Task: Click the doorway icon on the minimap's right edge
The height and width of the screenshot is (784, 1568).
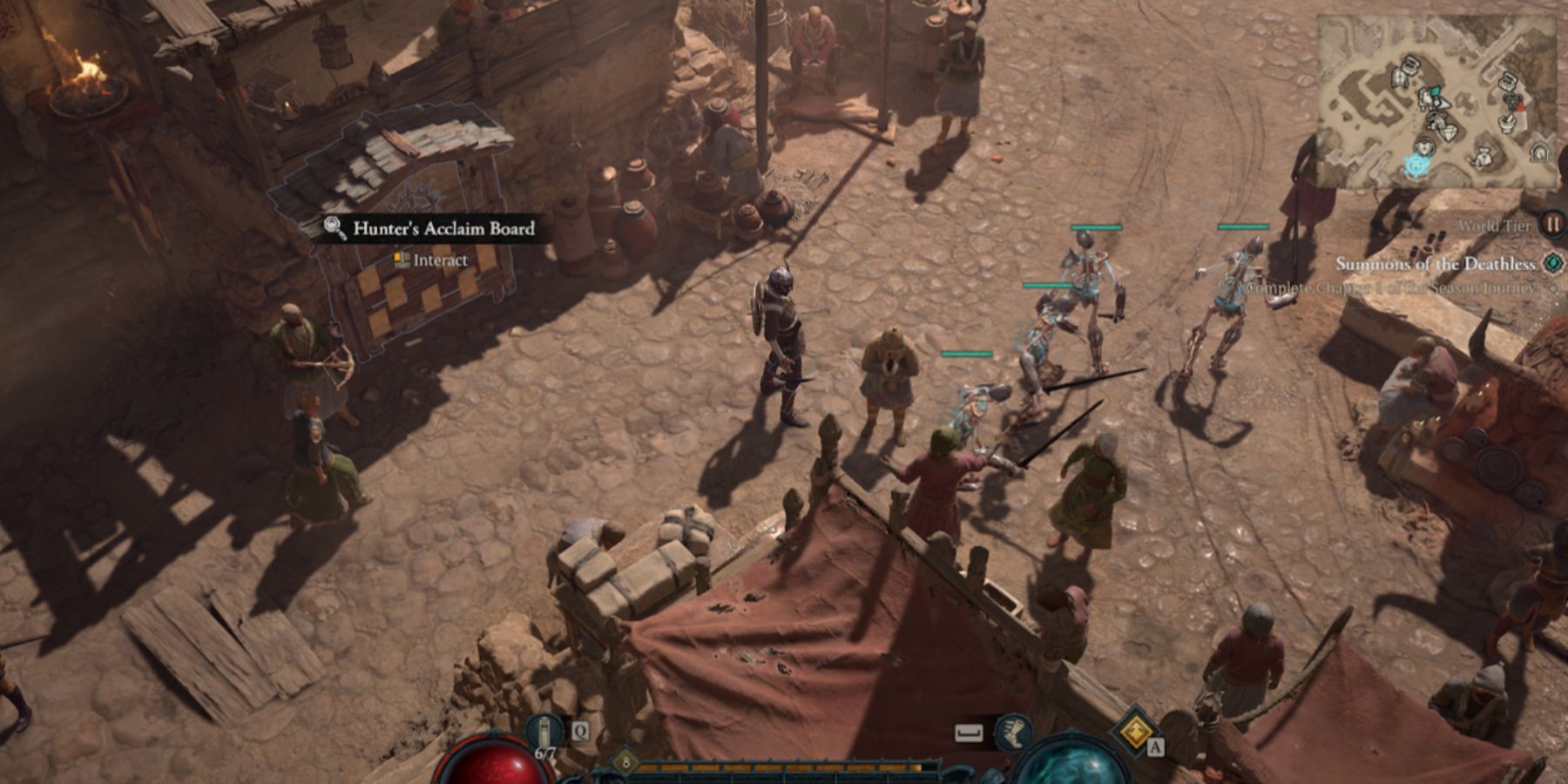Action: pyautogui.click(x=1539, y=152)
